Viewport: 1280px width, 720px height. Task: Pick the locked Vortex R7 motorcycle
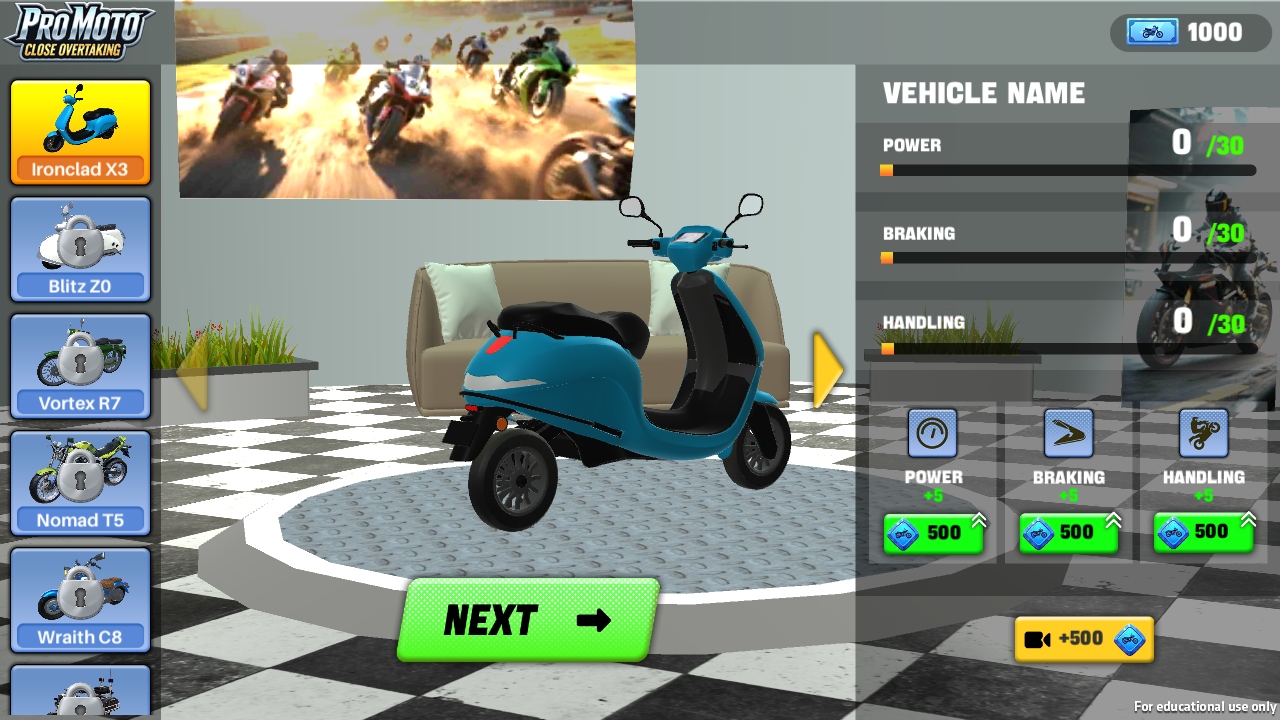(80, 366)
